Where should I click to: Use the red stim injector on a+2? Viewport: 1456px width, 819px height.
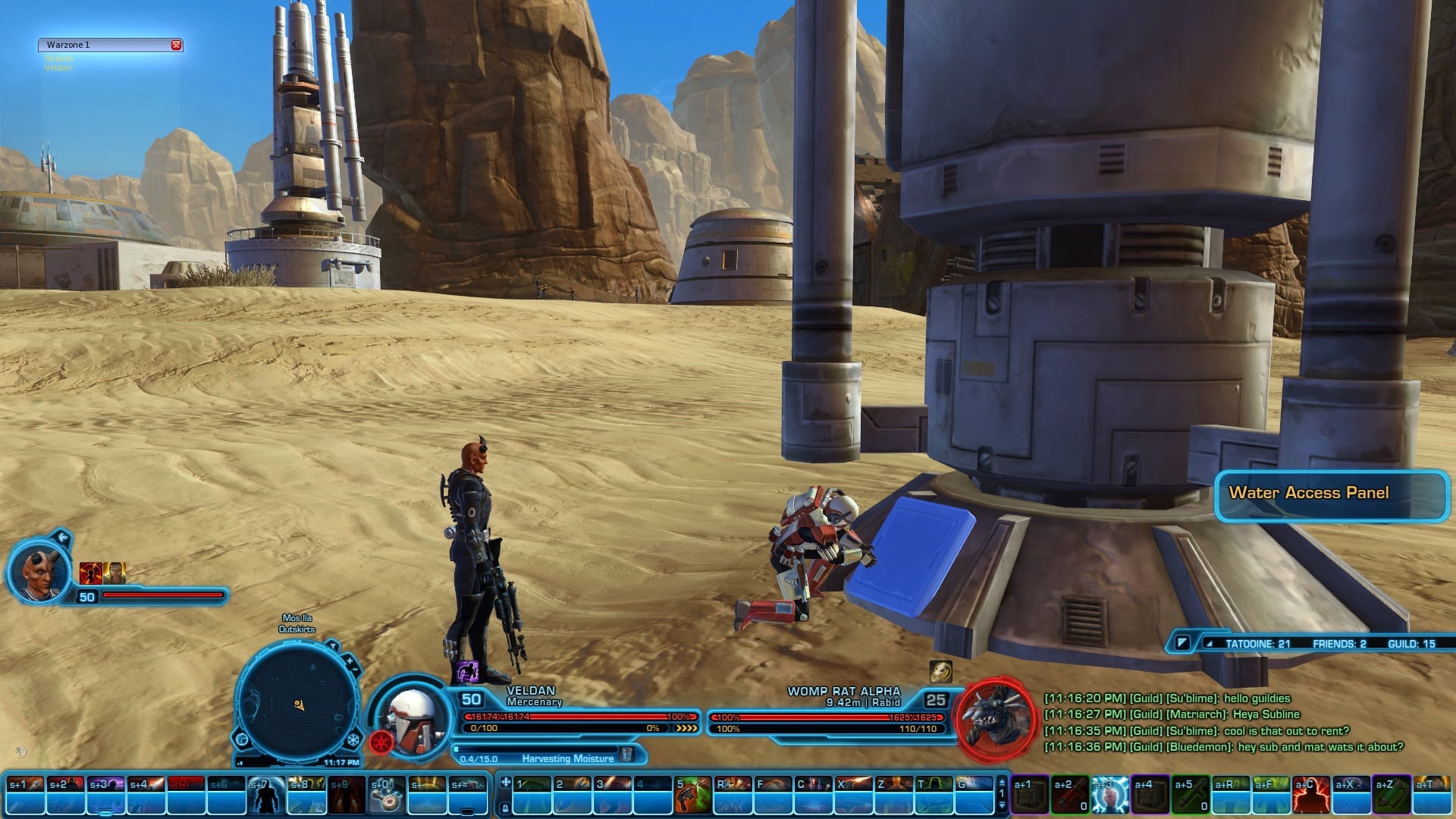(1069, 794)
